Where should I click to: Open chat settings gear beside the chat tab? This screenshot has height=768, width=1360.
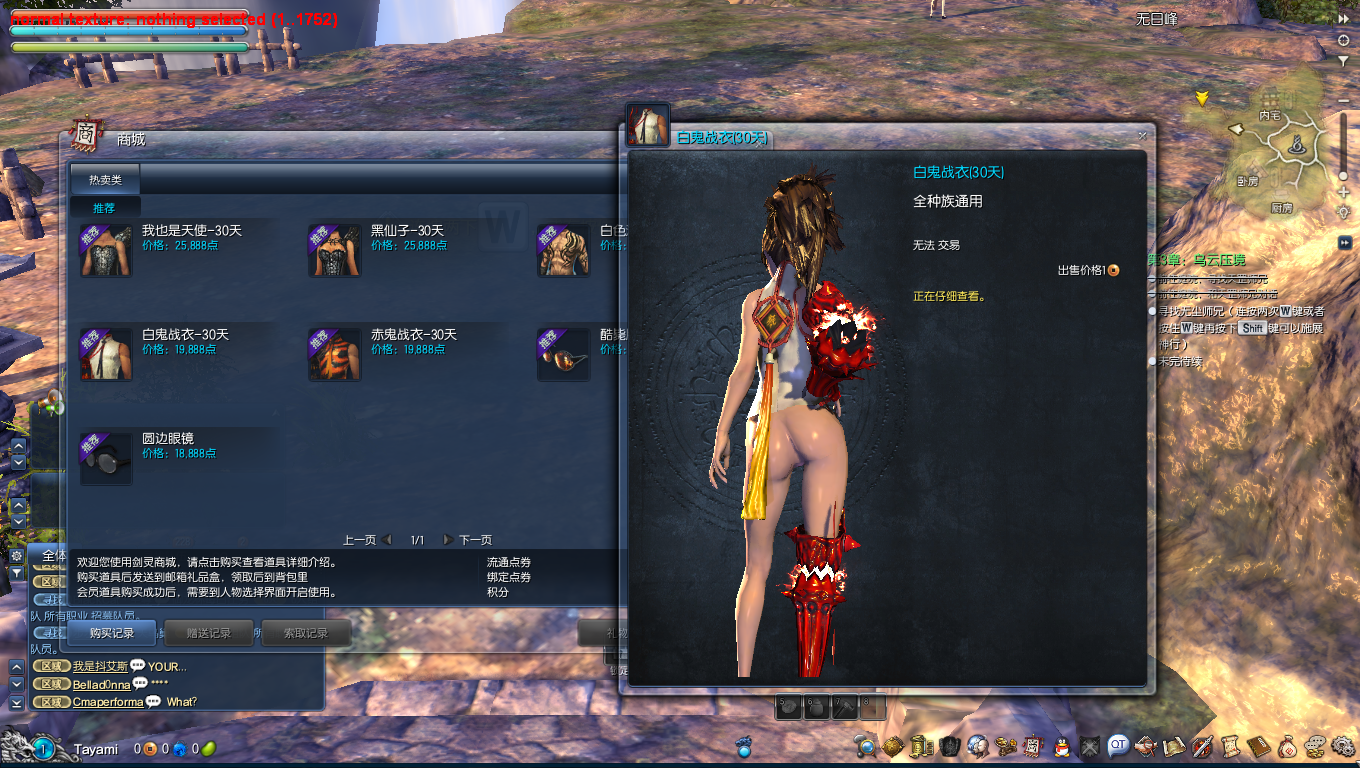coord(16,555)
